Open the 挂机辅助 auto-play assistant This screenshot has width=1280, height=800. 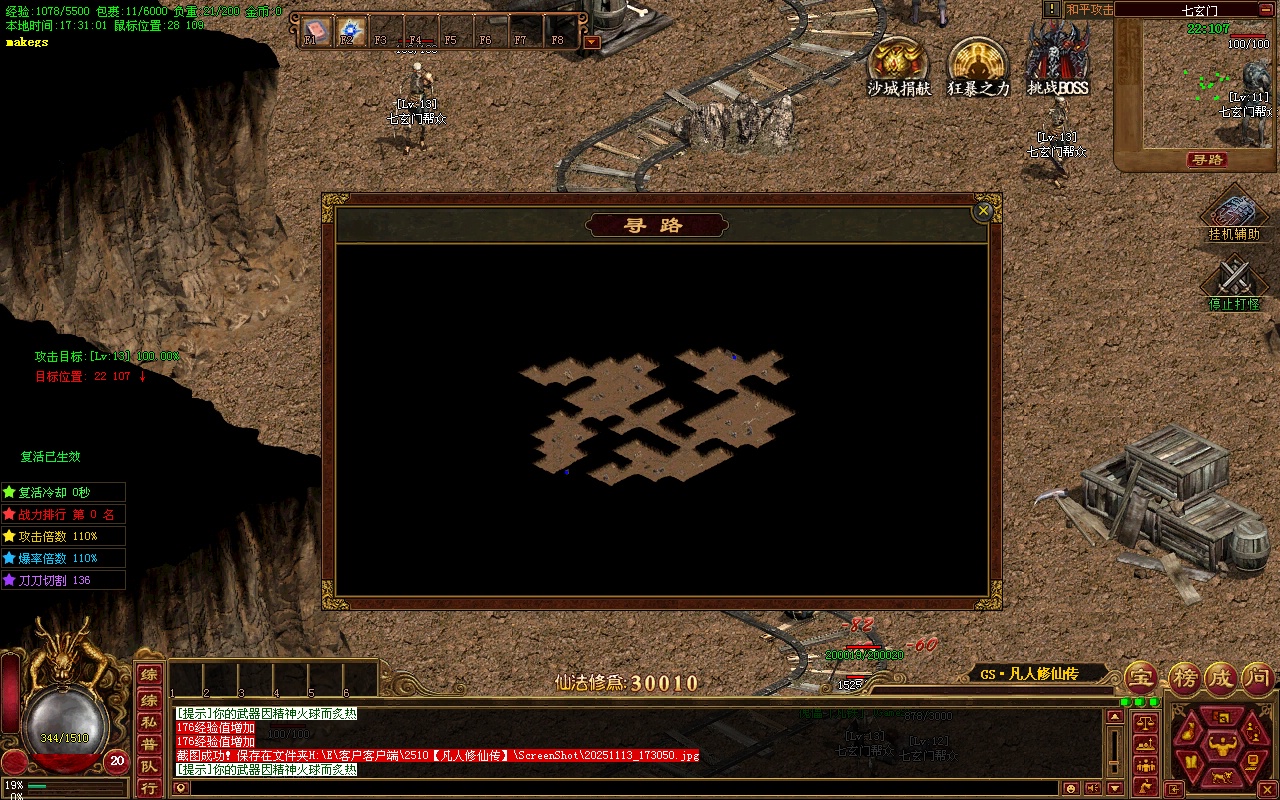pyautogui.click(x=1234, y=214)
